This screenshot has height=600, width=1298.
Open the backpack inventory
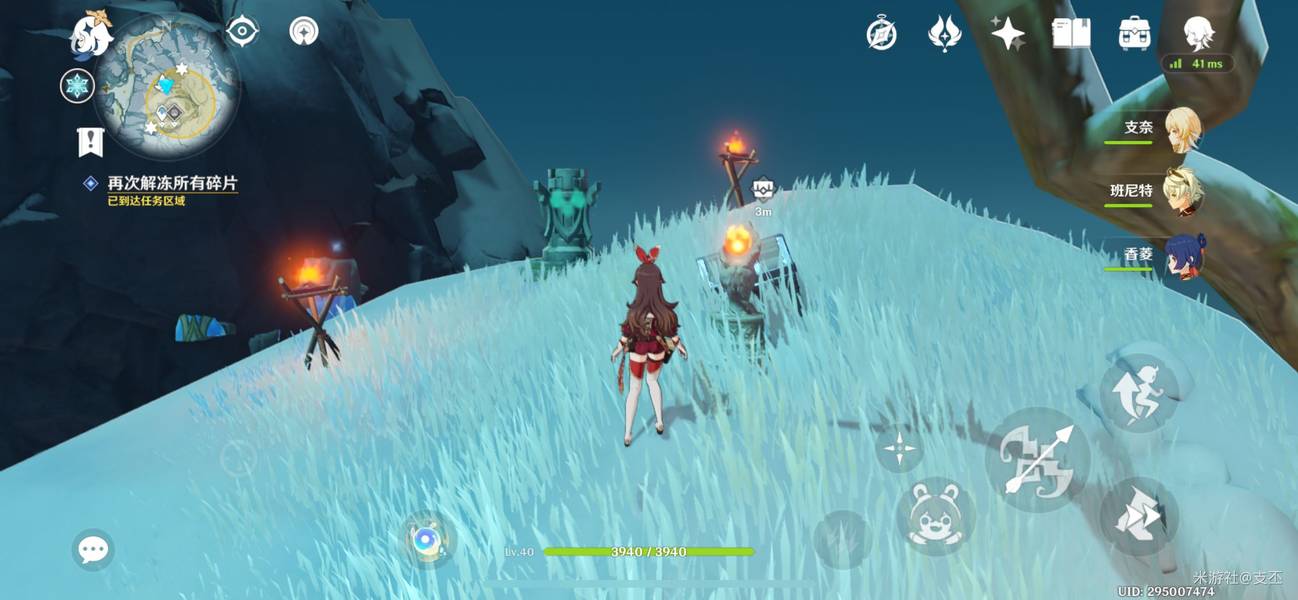[x=1134, y=34]
